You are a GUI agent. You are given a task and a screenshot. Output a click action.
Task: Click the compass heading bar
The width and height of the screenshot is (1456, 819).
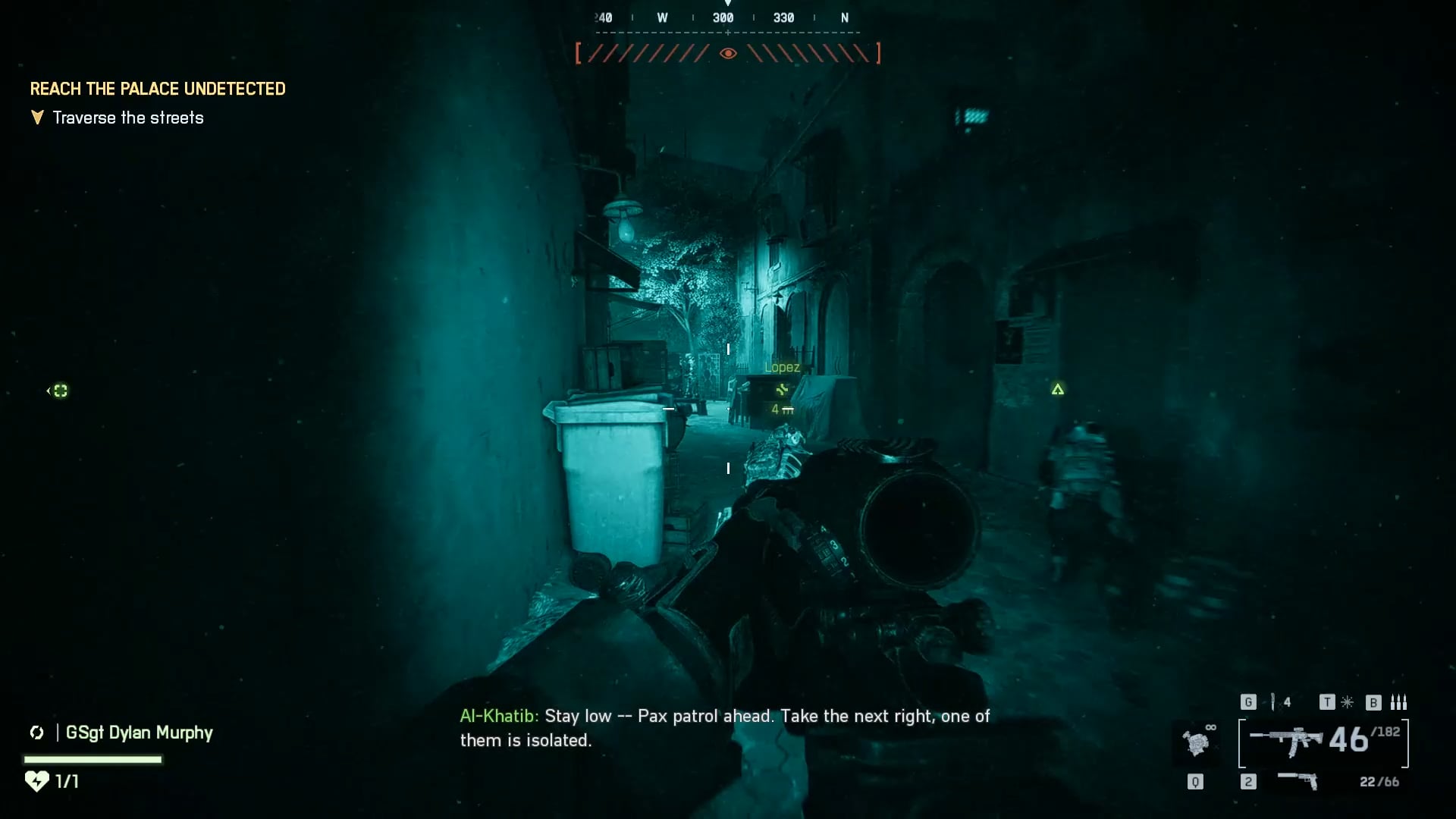[x=726, y=18]
